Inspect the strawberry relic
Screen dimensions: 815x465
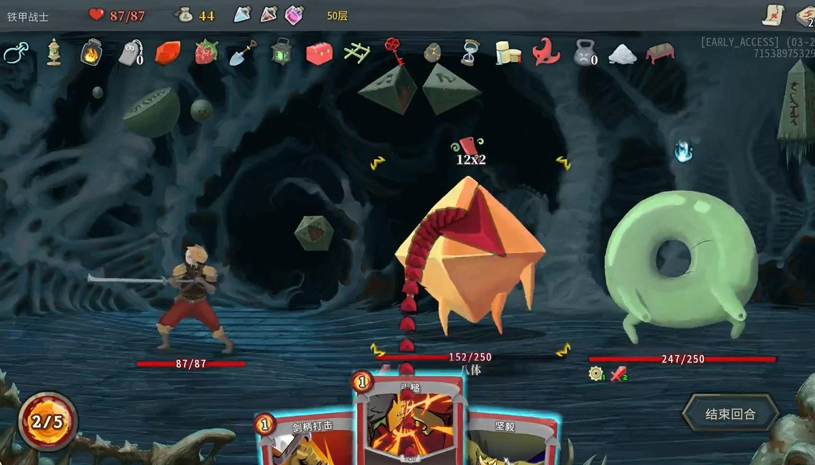click(x=206, y=52)
